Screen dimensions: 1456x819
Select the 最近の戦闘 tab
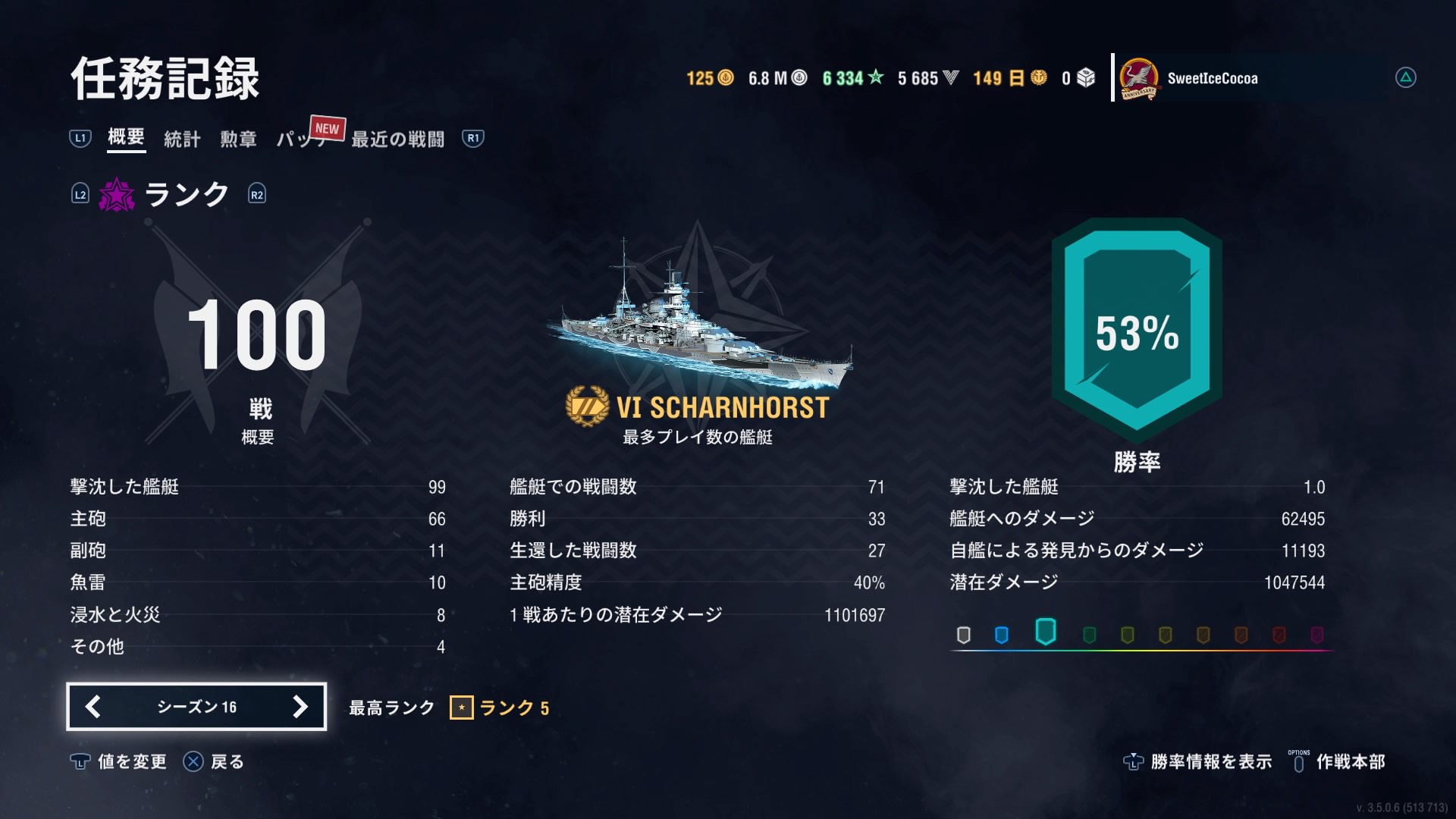[x=397, y=139]
